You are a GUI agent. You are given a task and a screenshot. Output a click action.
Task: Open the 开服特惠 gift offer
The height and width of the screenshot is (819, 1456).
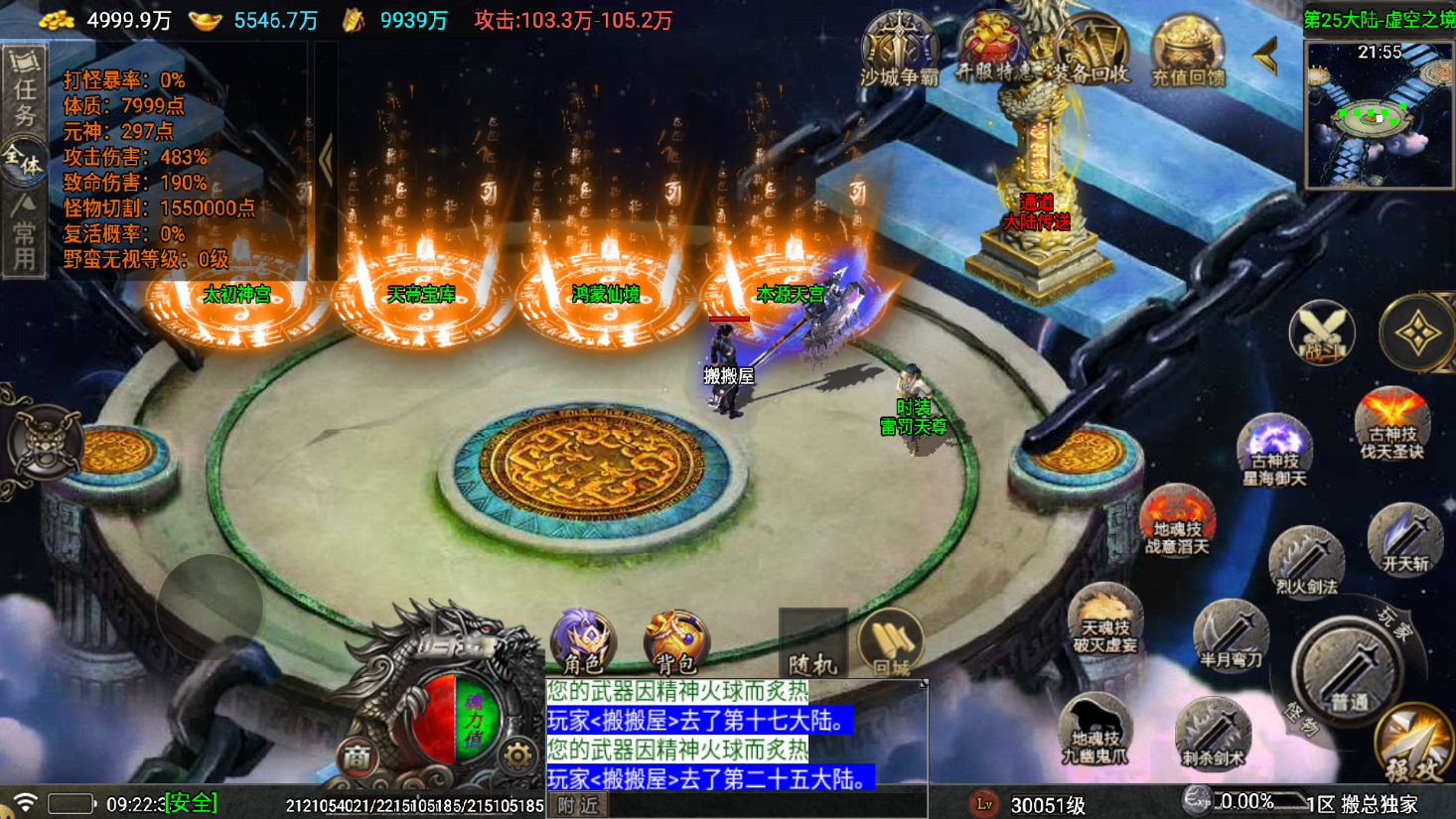click(x=994, y=48)
